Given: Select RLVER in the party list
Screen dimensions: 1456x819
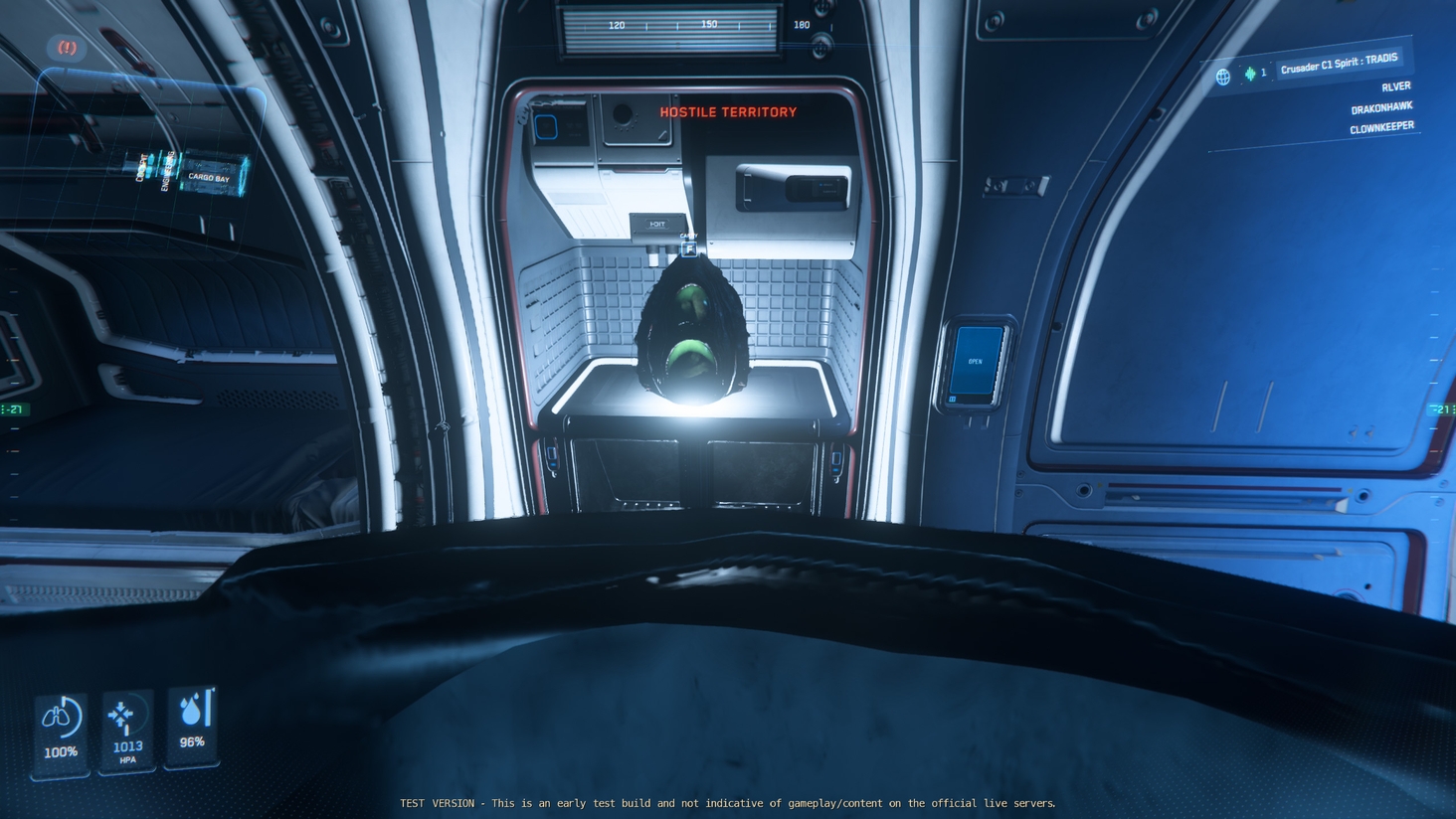Looking at the screenshot, I should point(1395,86).
